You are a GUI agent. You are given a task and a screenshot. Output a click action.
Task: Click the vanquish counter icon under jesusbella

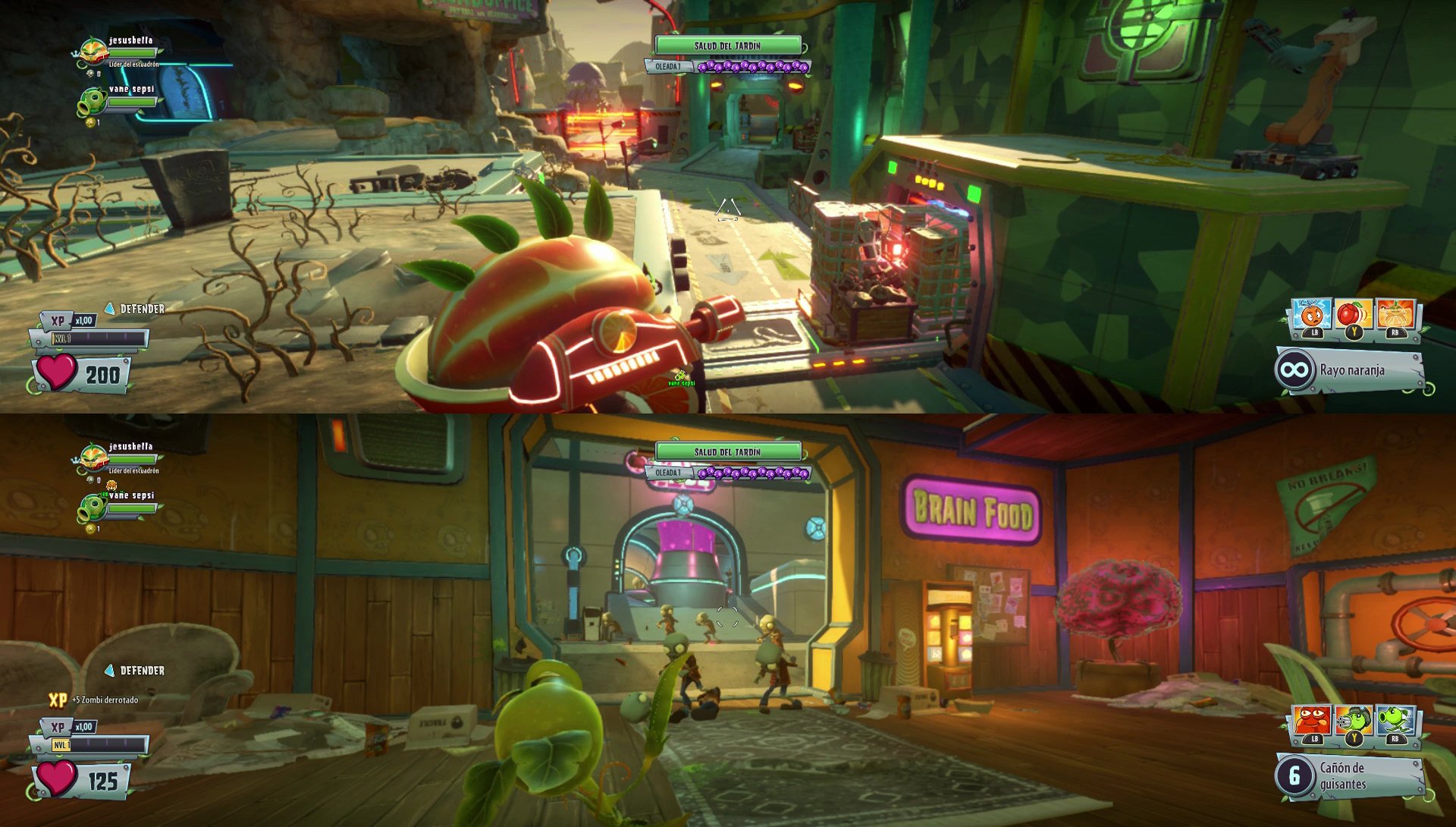tap(90, 74)
